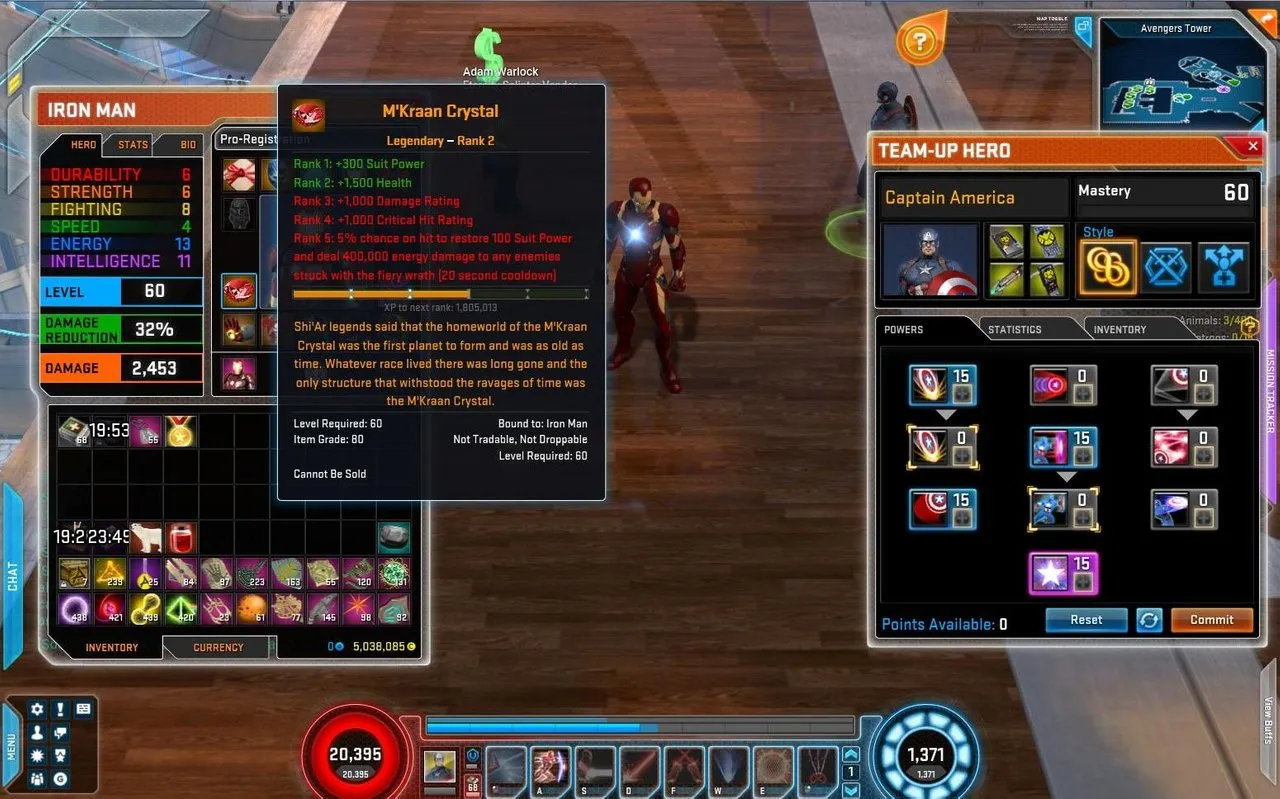Screen dimensions: 1280x799
Task: Select the polar bear pet item
Action: tap(144, 537)
